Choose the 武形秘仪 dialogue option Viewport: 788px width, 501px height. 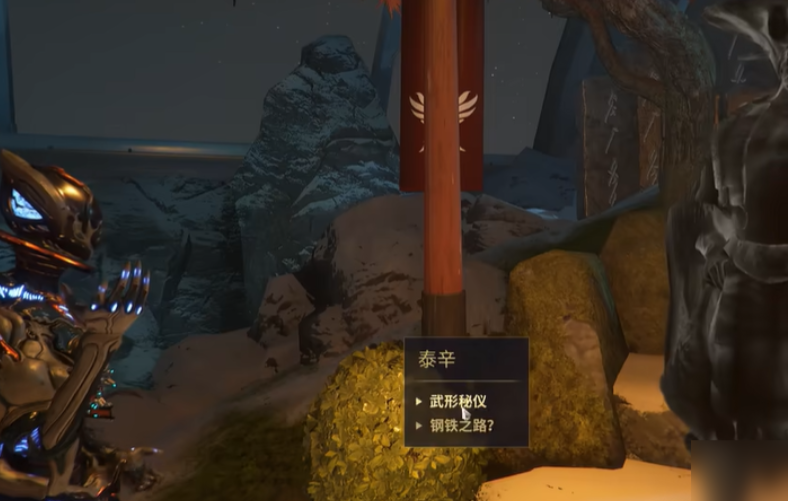[458, 402]
